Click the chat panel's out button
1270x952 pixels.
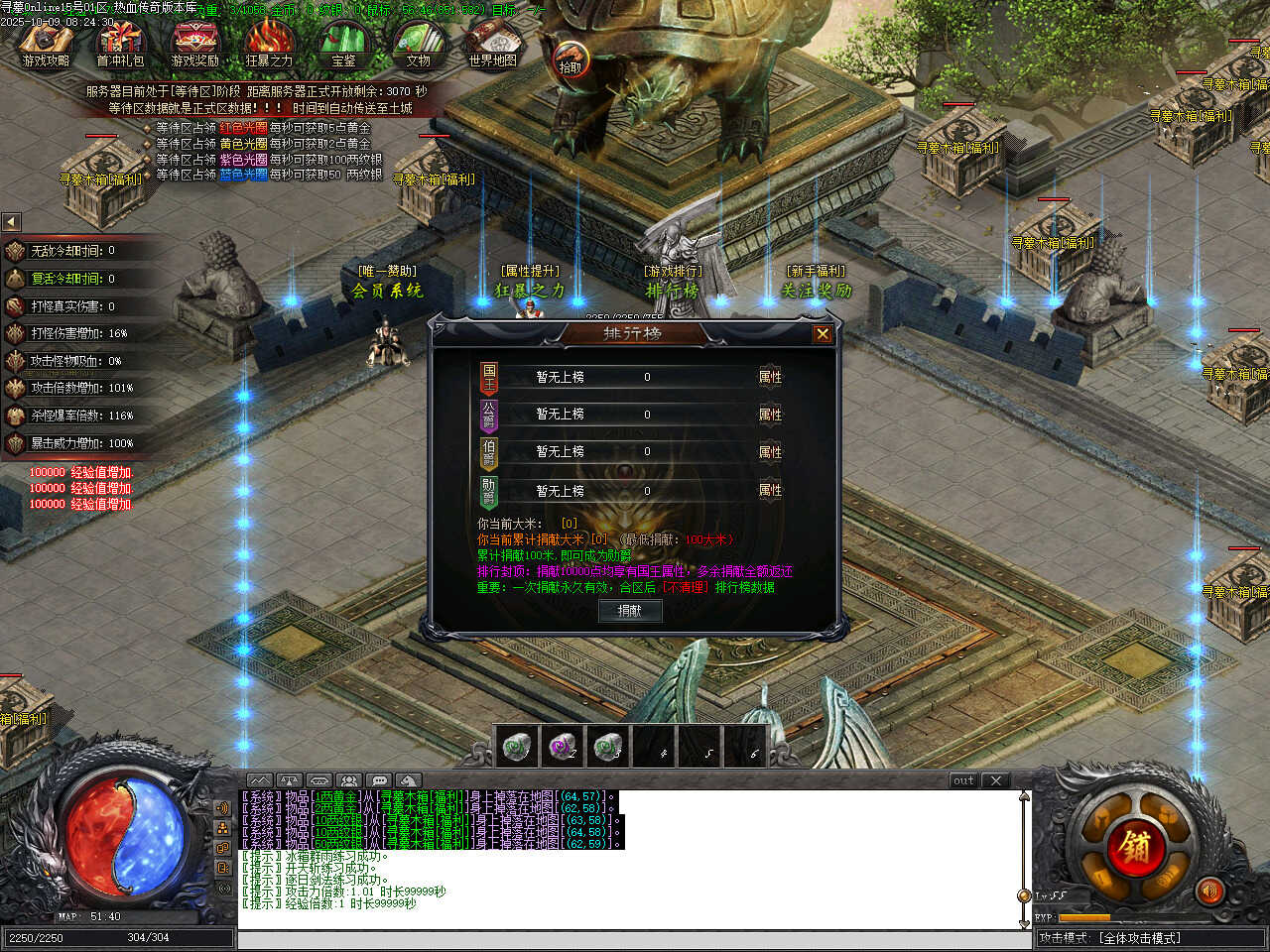tap(963, 780)
